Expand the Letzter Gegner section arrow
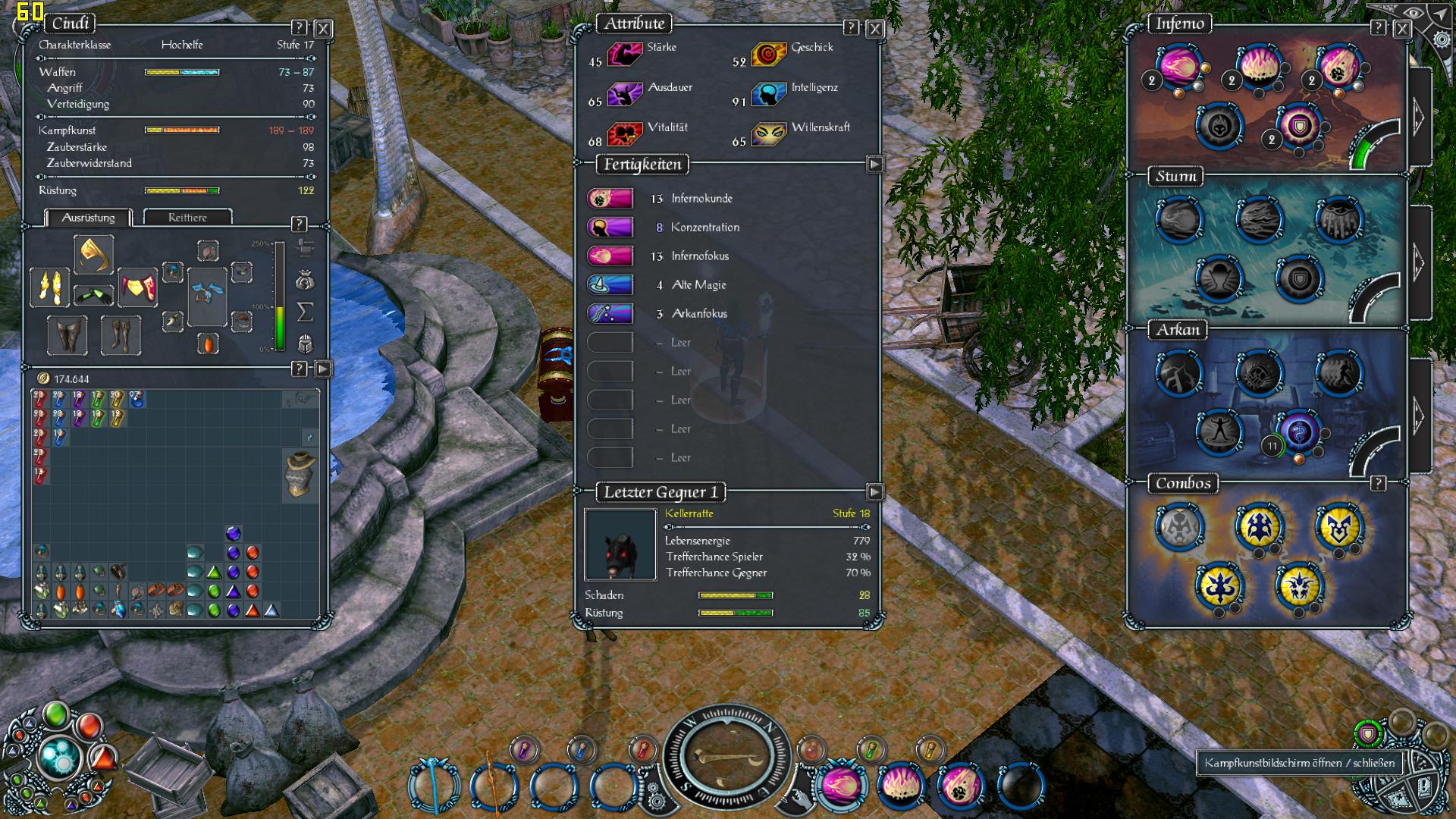This screenshot has height=819, width=1456. click(x=874, y=492)
